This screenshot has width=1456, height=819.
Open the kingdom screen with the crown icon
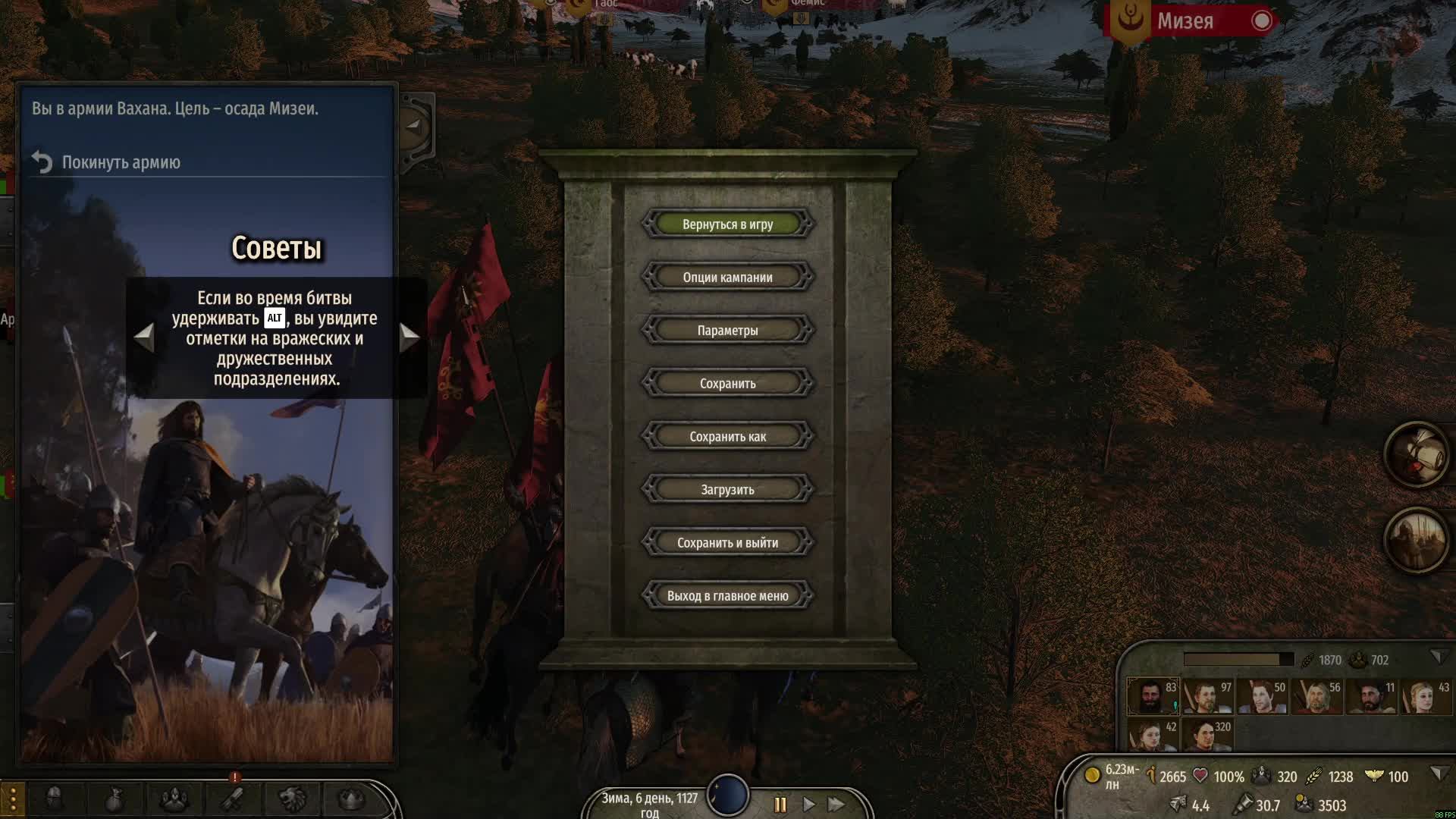[x=352, y=798]
